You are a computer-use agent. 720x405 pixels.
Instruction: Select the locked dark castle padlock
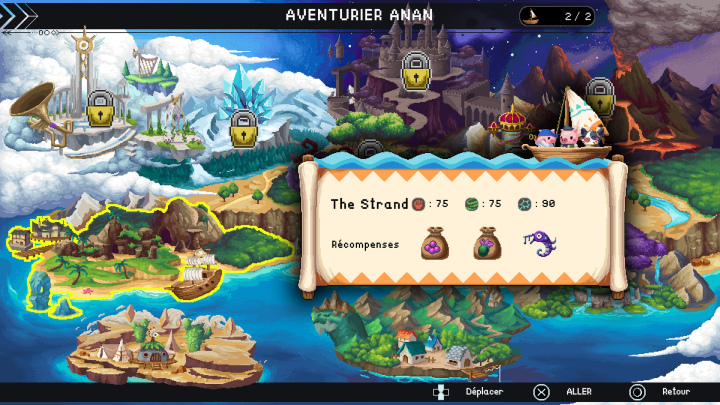(416, 70)
